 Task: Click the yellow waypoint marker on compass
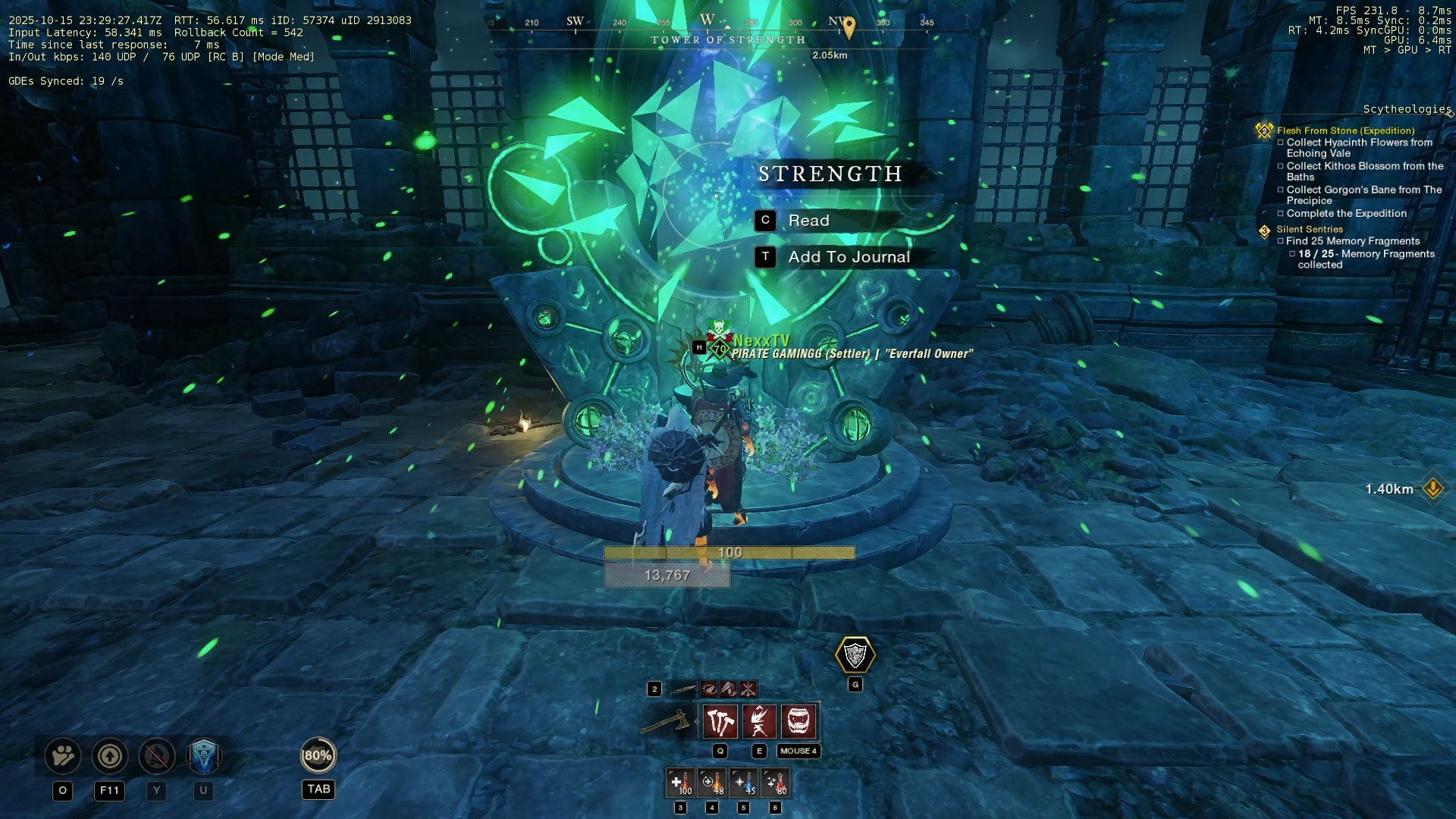tap(849, 27)
